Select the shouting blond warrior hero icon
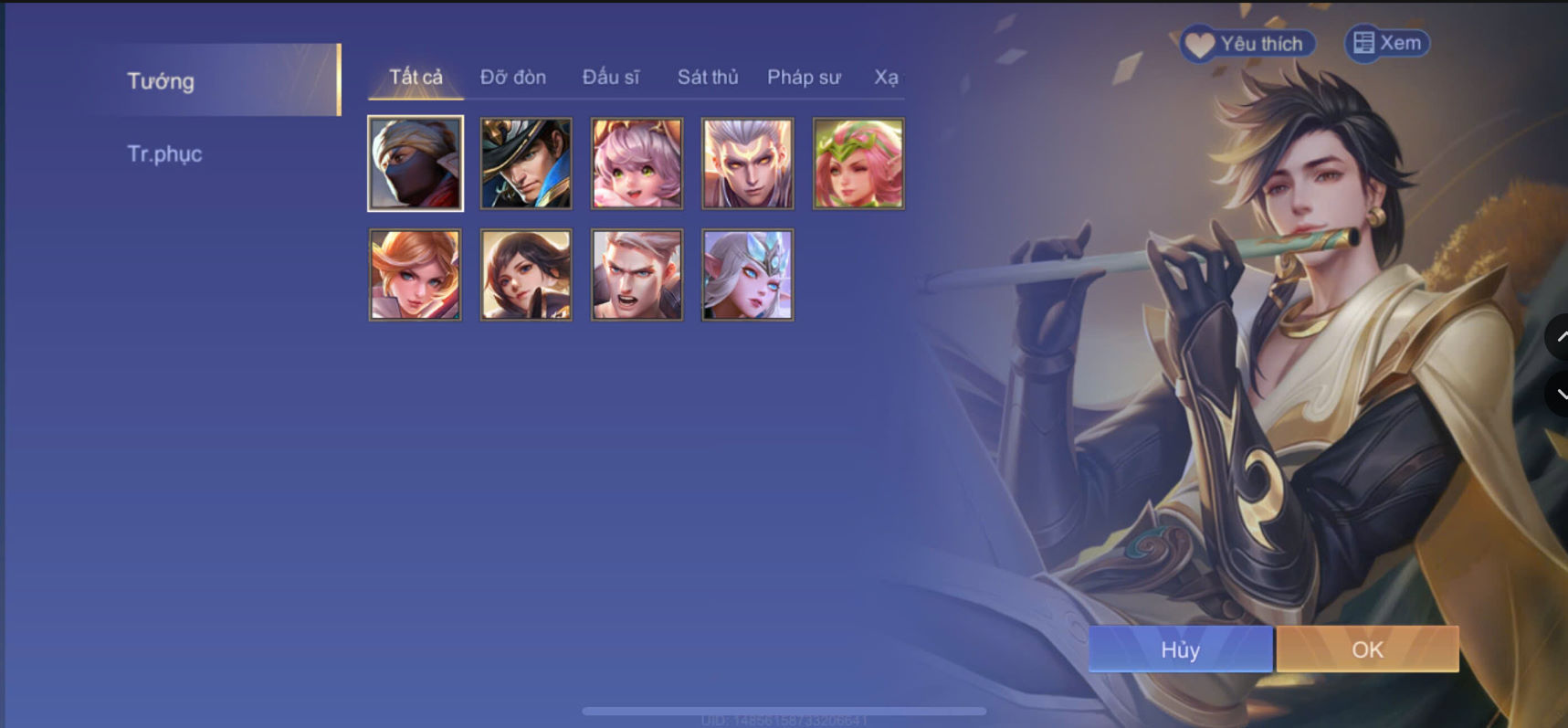 coord(637,273)
